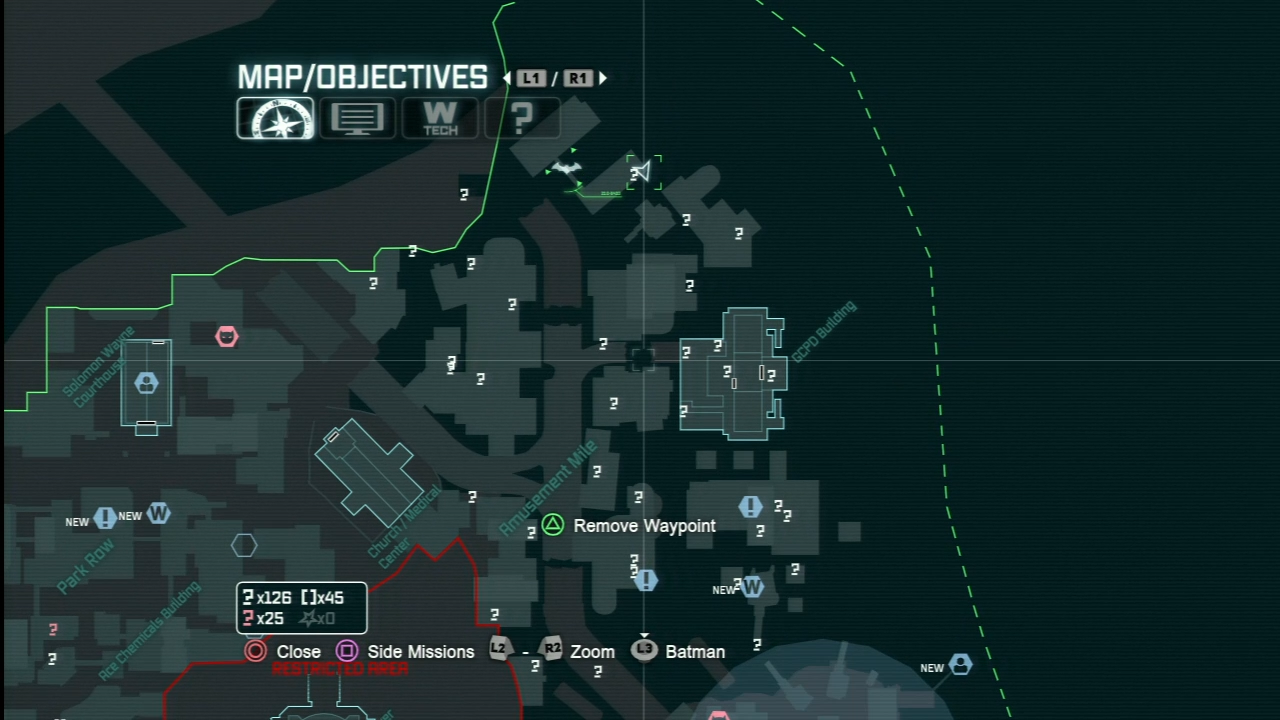The height and width of the screenshot is (720, 1280).
Task: Open the W TECH tab
Action: tap(440, 118)
